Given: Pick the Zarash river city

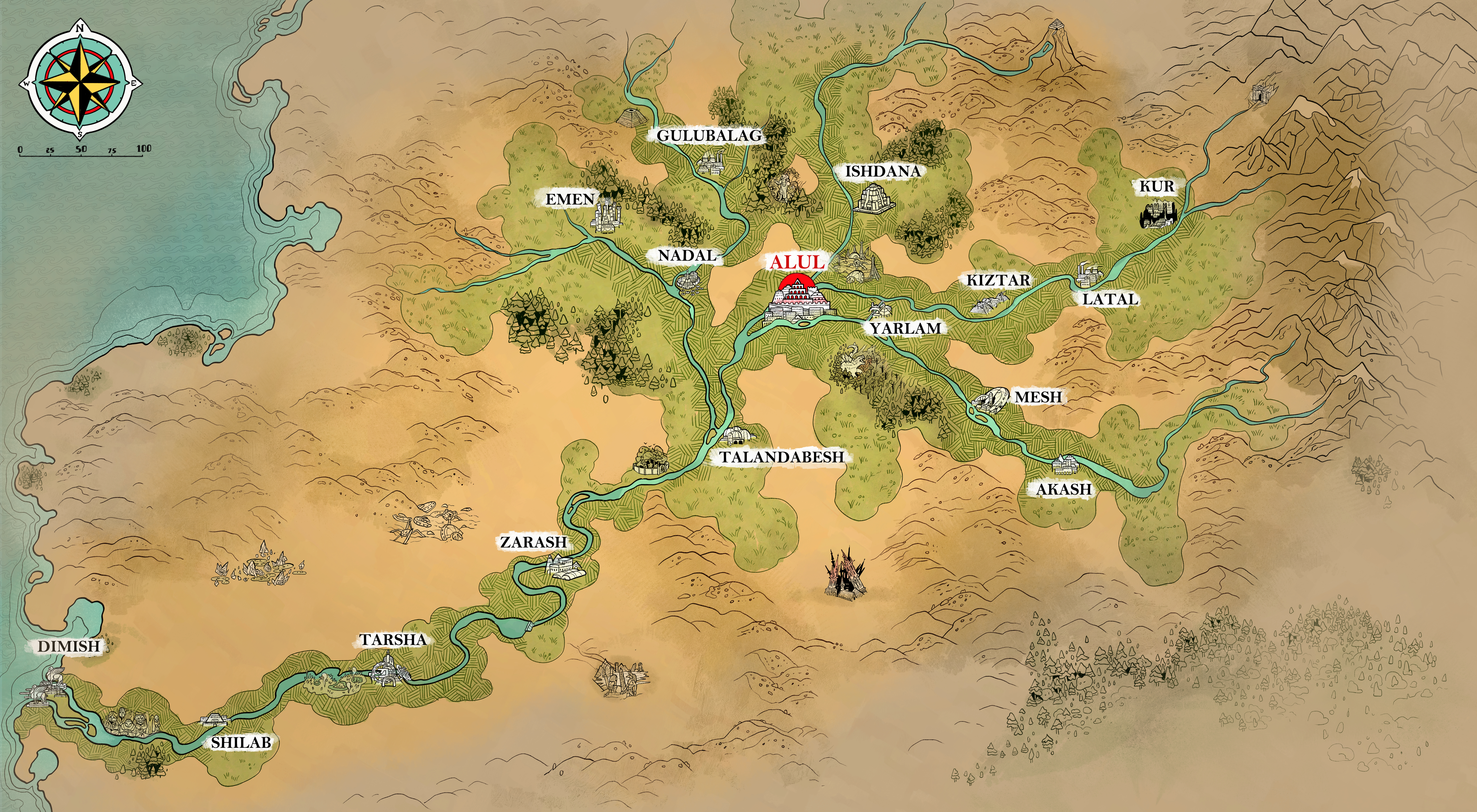Looking at the screenshot, I should point(533,542).
